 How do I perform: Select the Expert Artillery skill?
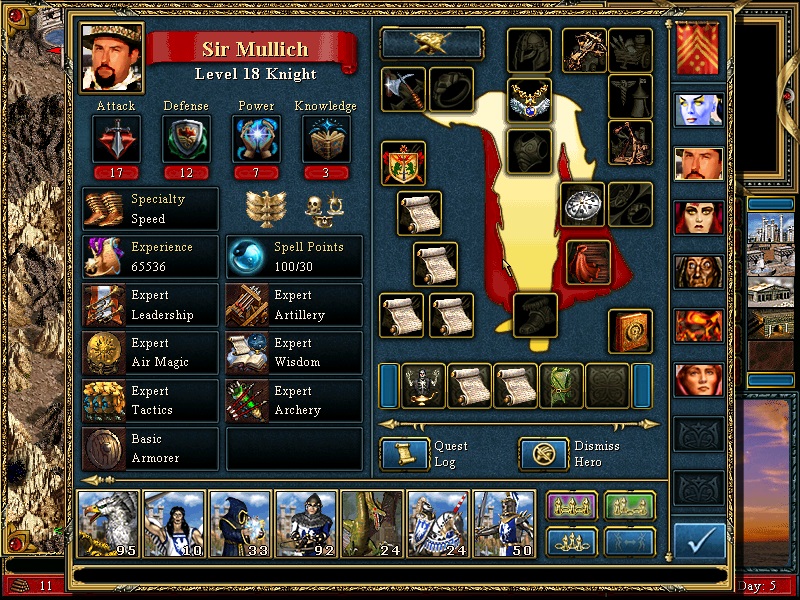294,304
